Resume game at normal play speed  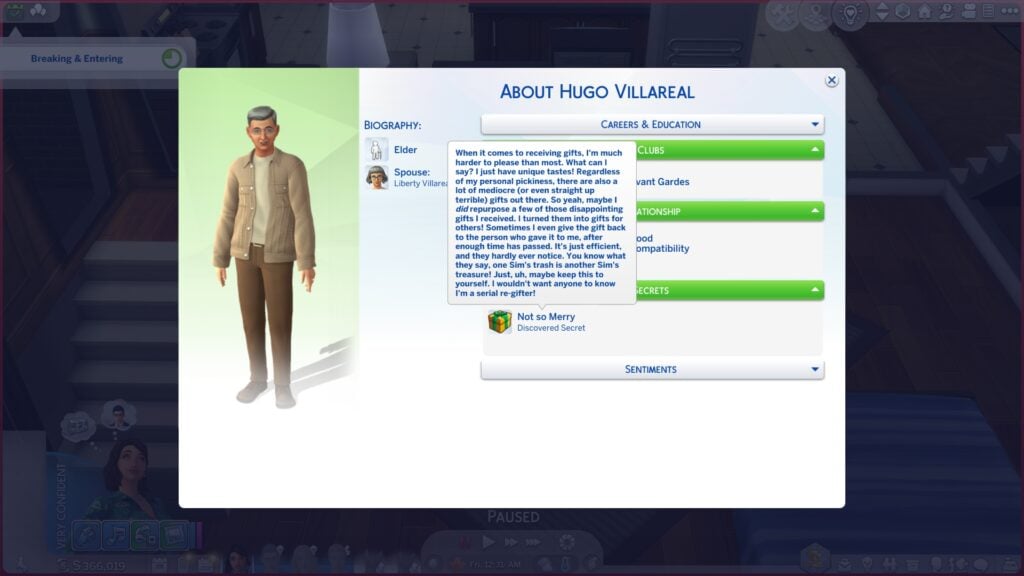coord(489,542)
